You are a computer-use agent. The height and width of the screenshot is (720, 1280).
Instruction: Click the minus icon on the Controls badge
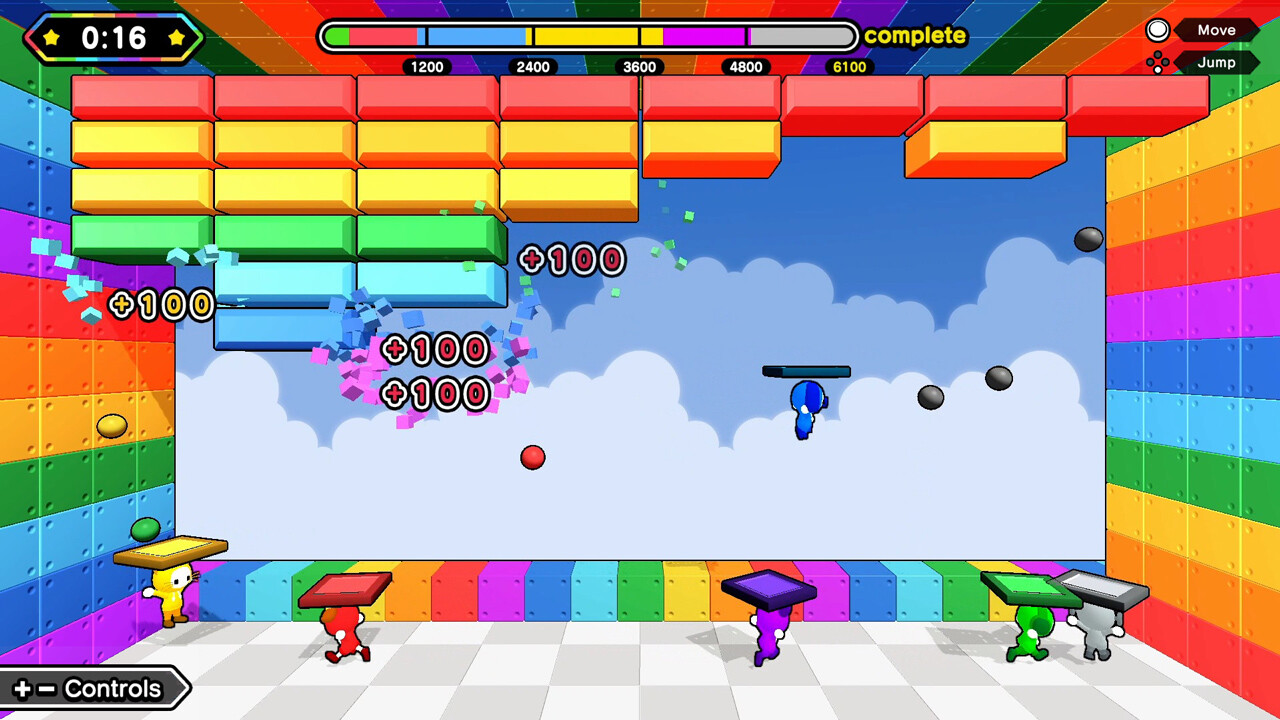(44, 688)
